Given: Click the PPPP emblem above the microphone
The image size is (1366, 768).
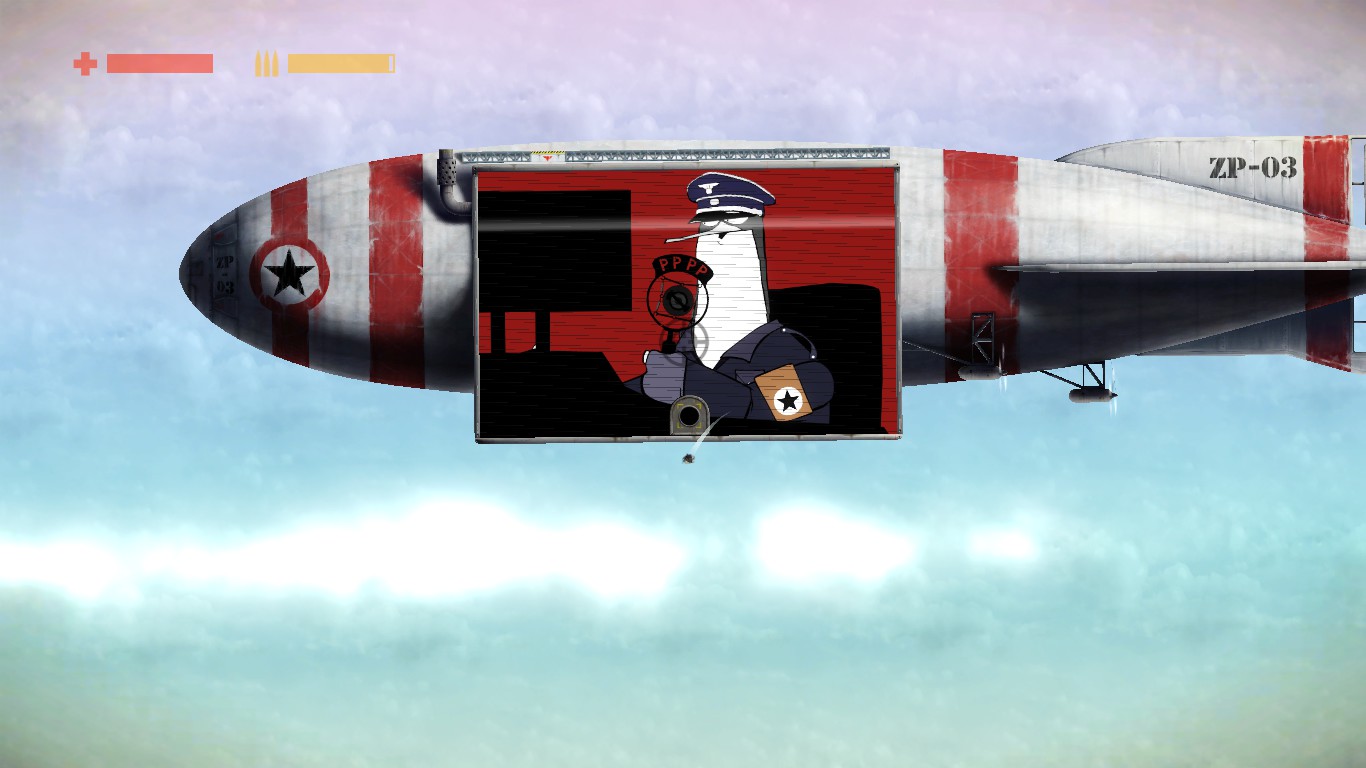Looking at the screenshot, I should point(682,265).
